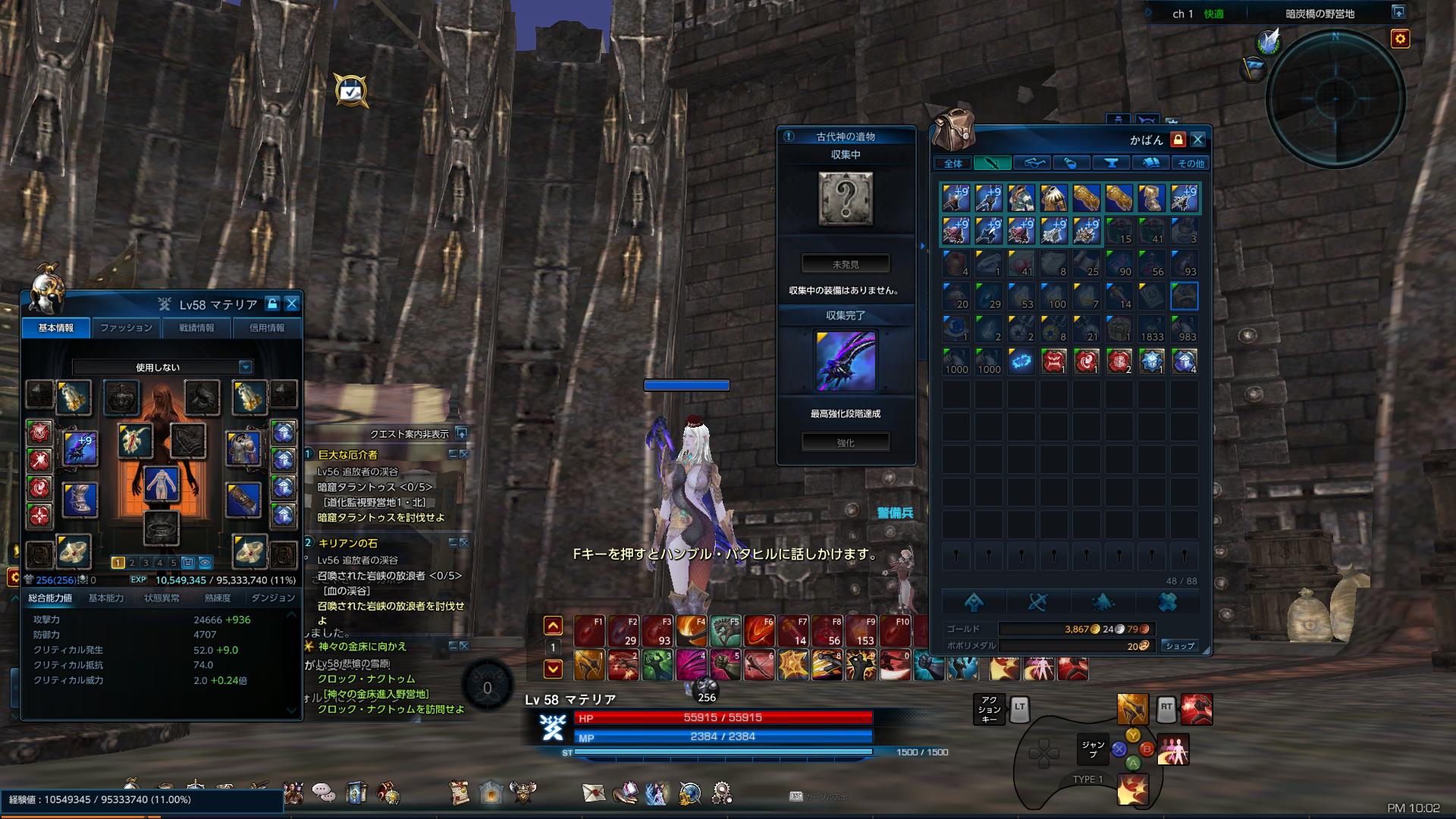Switch to the ファッション tab

click(127, 328)
